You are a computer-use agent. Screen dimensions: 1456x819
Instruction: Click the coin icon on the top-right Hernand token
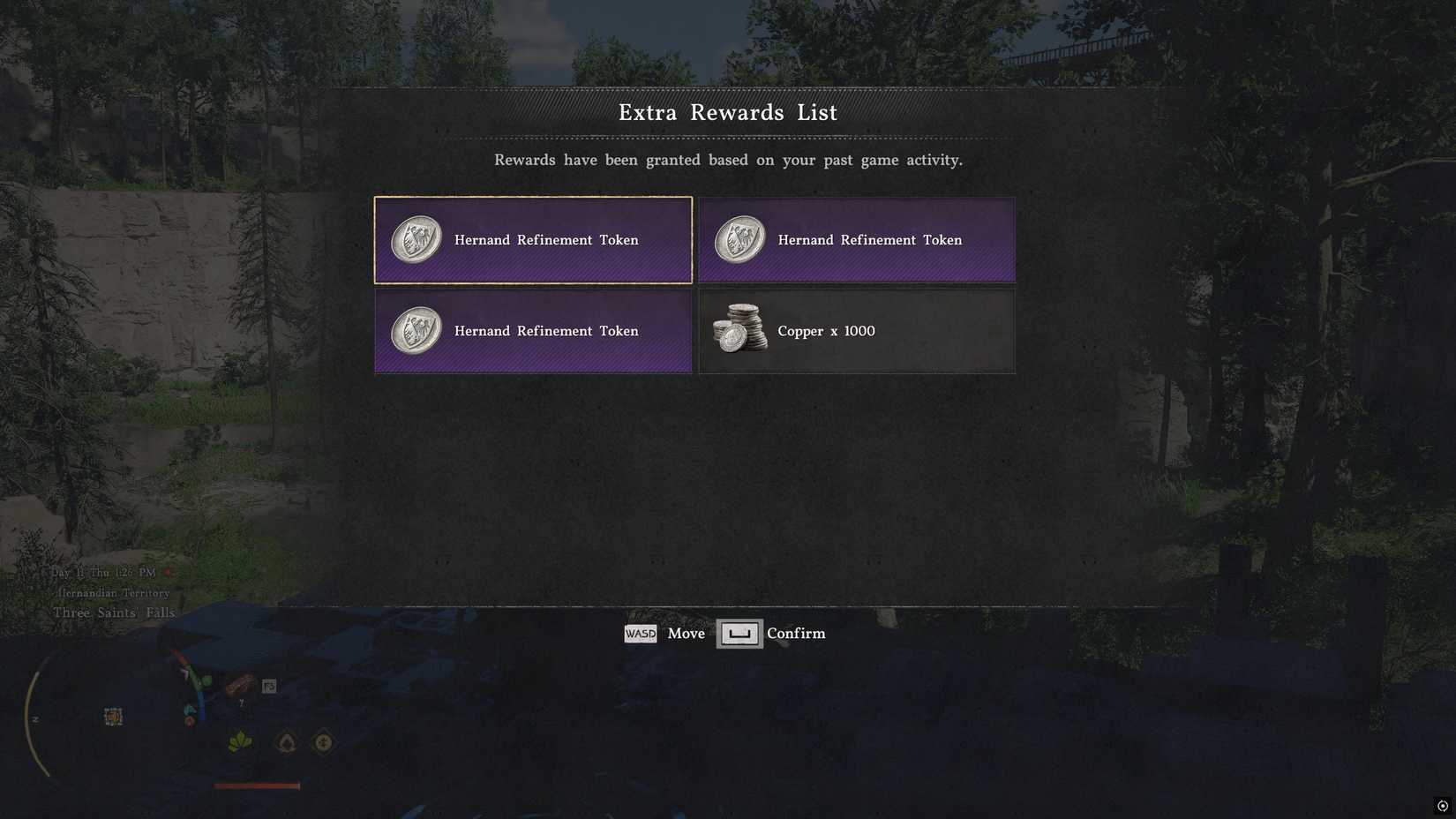tap(740, 237)
